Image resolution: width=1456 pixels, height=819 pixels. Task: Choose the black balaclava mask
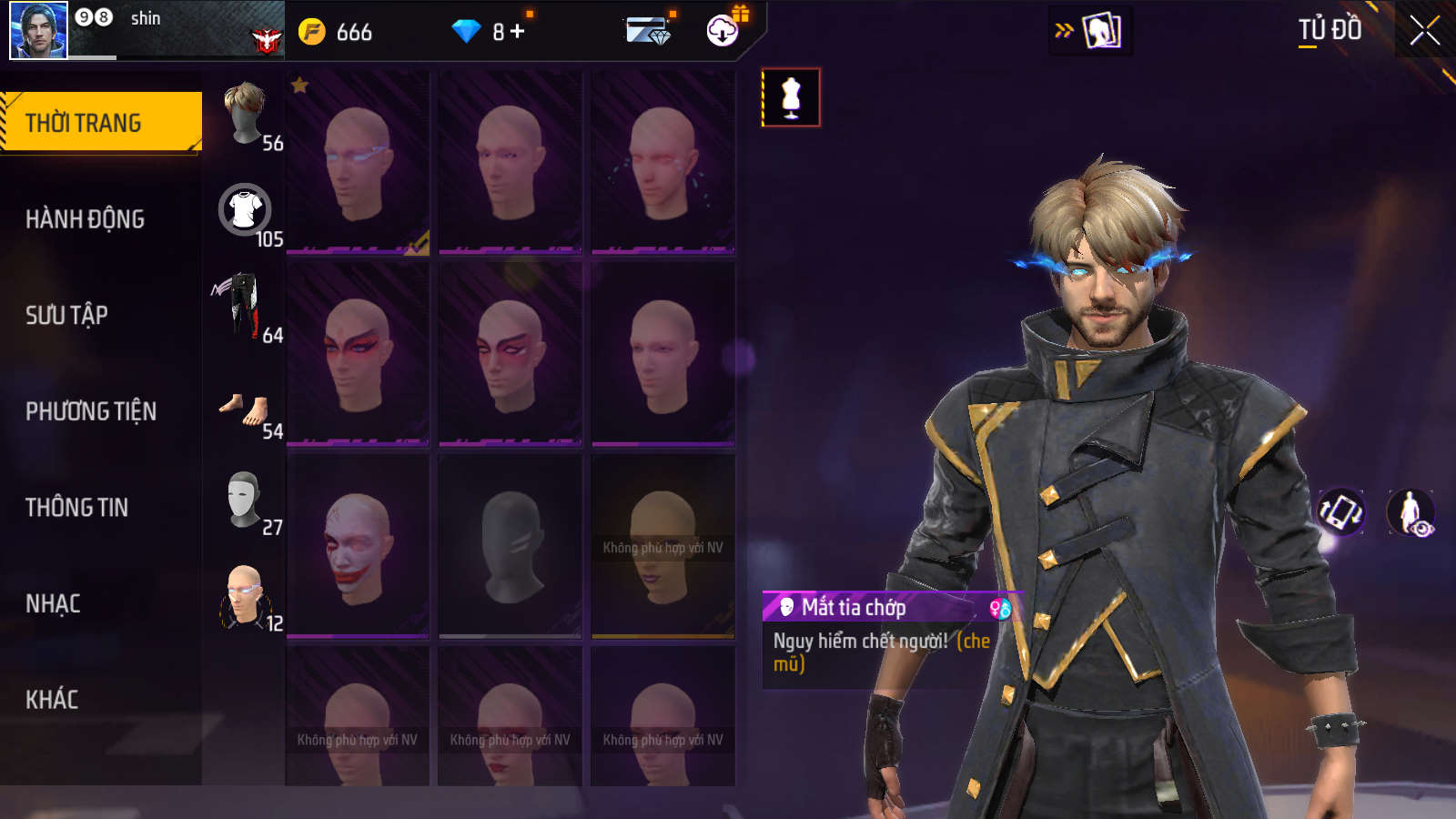pos(511,546)
